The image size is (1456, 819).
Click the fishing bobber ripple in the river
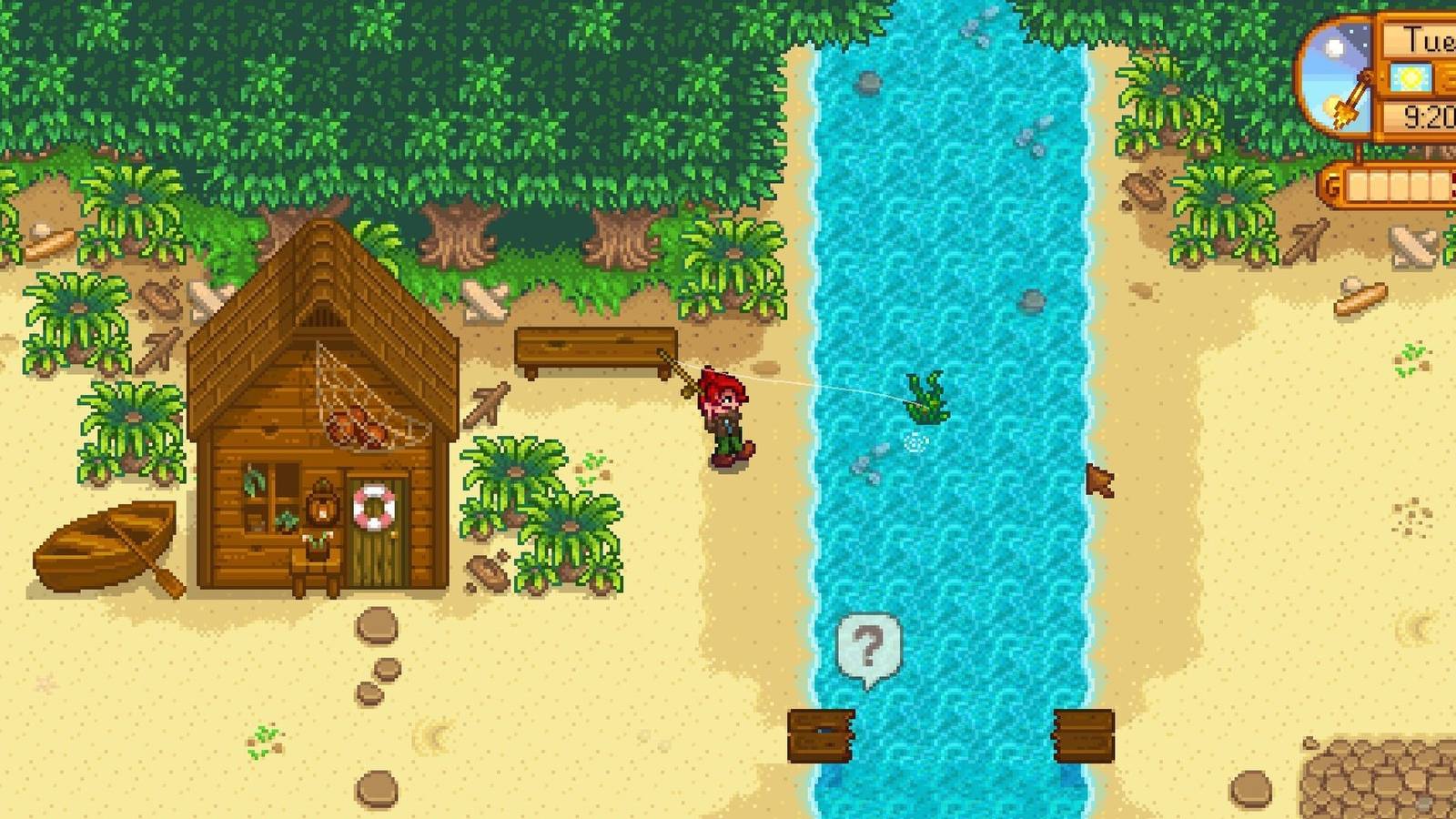[915, 443]
